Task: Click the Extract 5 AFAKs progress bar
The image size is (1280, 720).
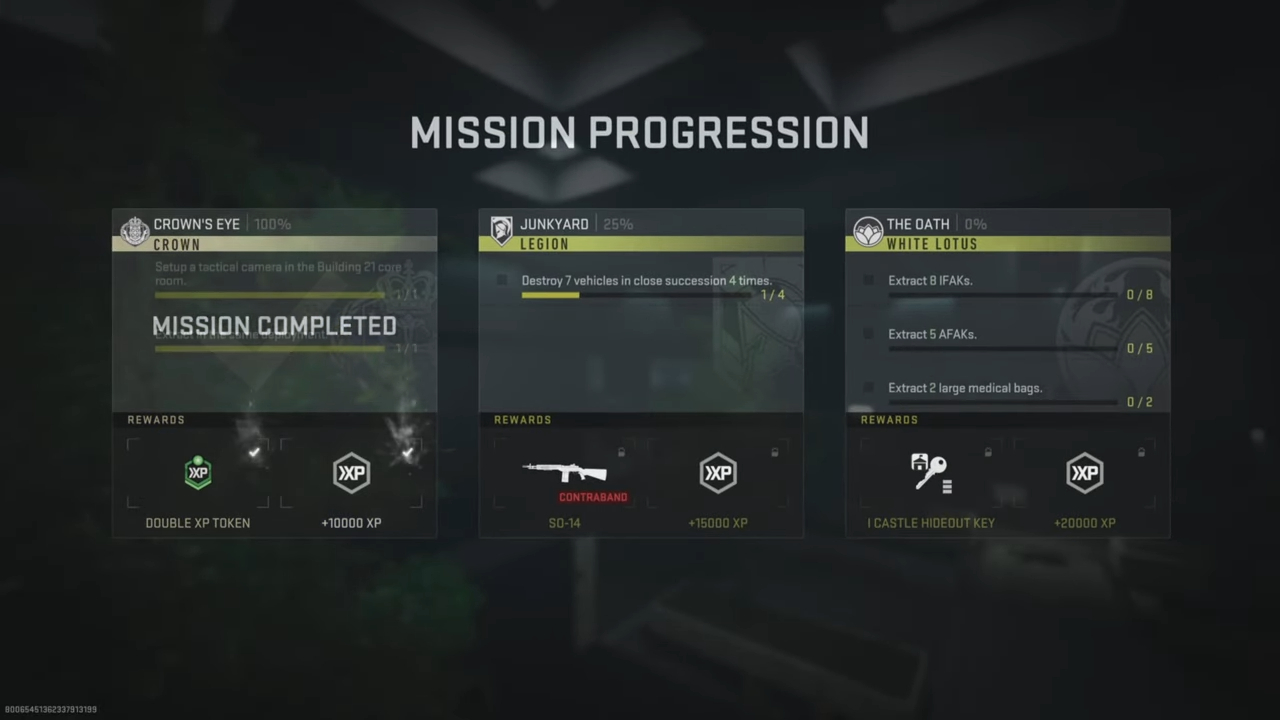Action: [1000, 348]
